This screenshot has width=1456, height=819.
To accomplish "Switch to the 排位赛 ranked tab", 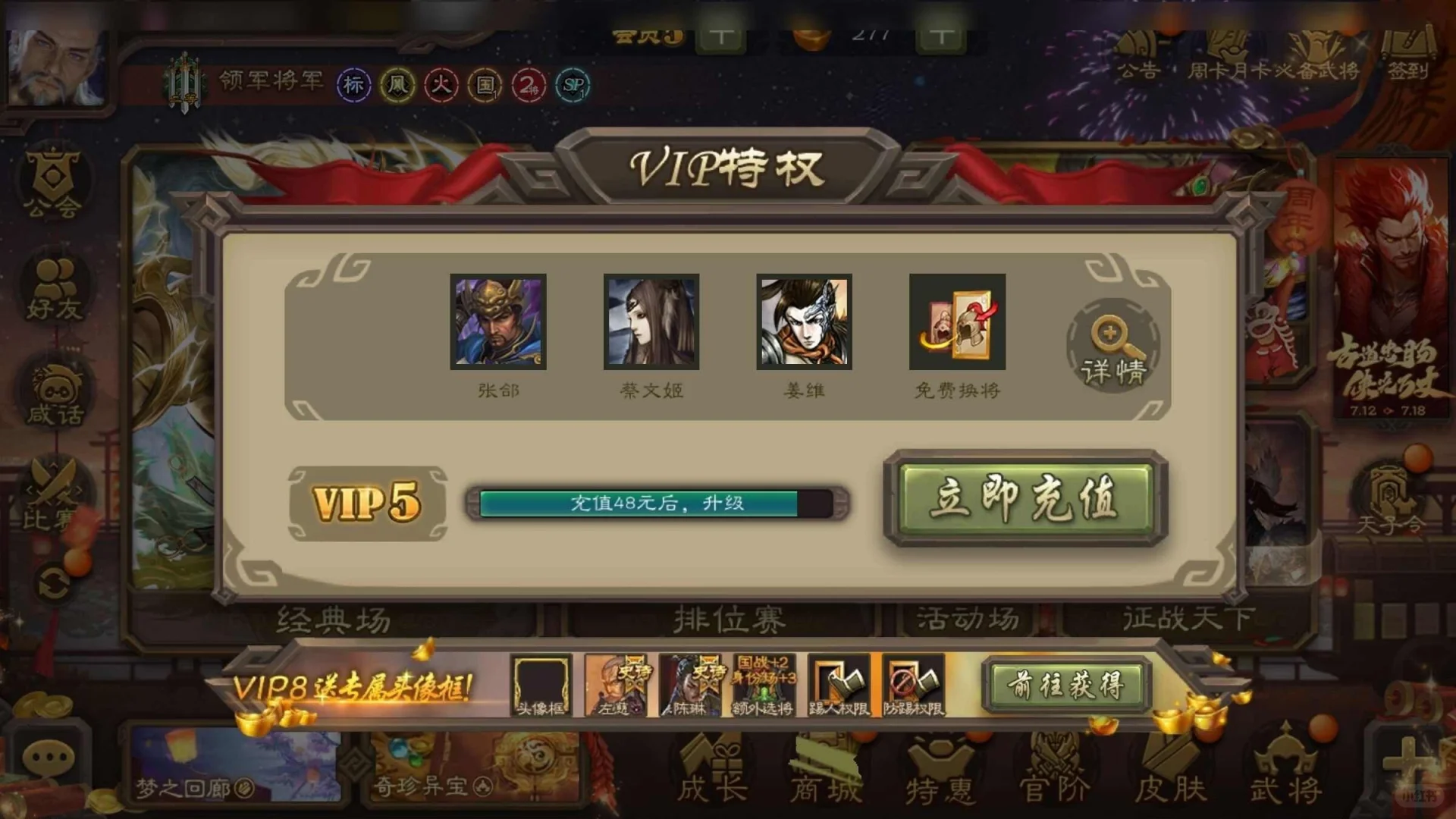I will point(728,620).
